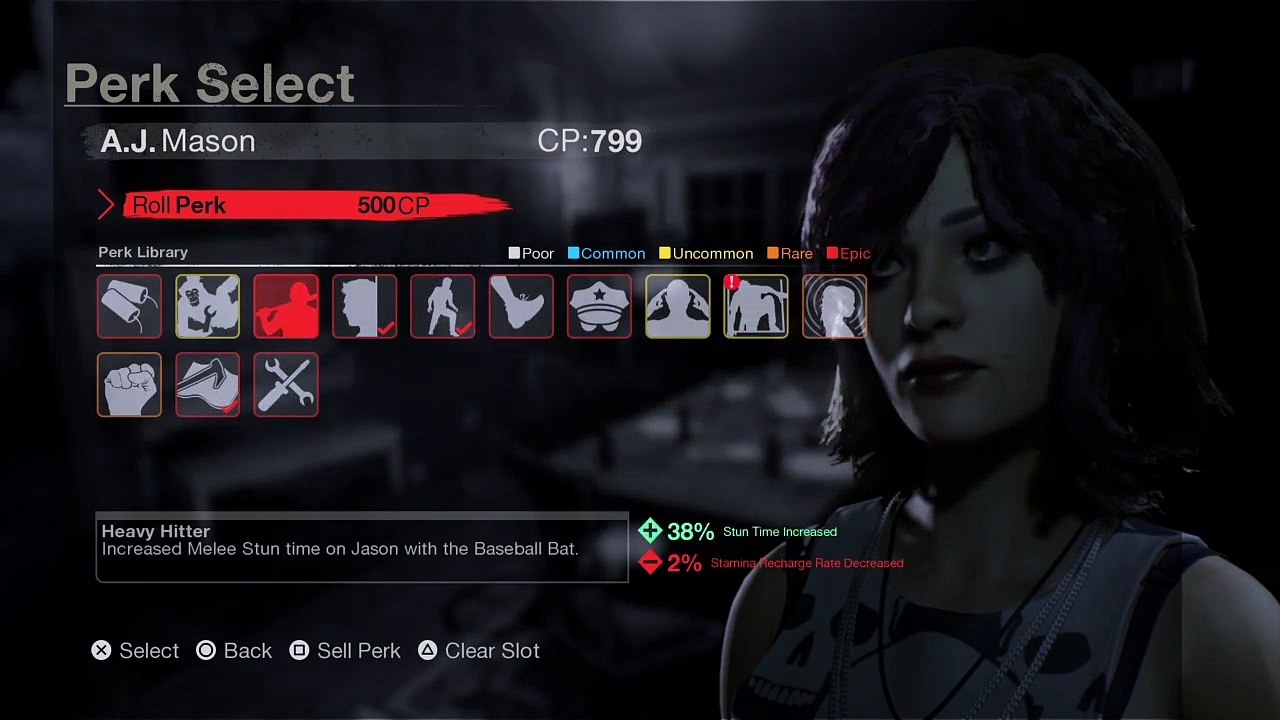Select the head with sonar rings perk
This screenshot has width=1280, height=720.
(x=834, y=306)
